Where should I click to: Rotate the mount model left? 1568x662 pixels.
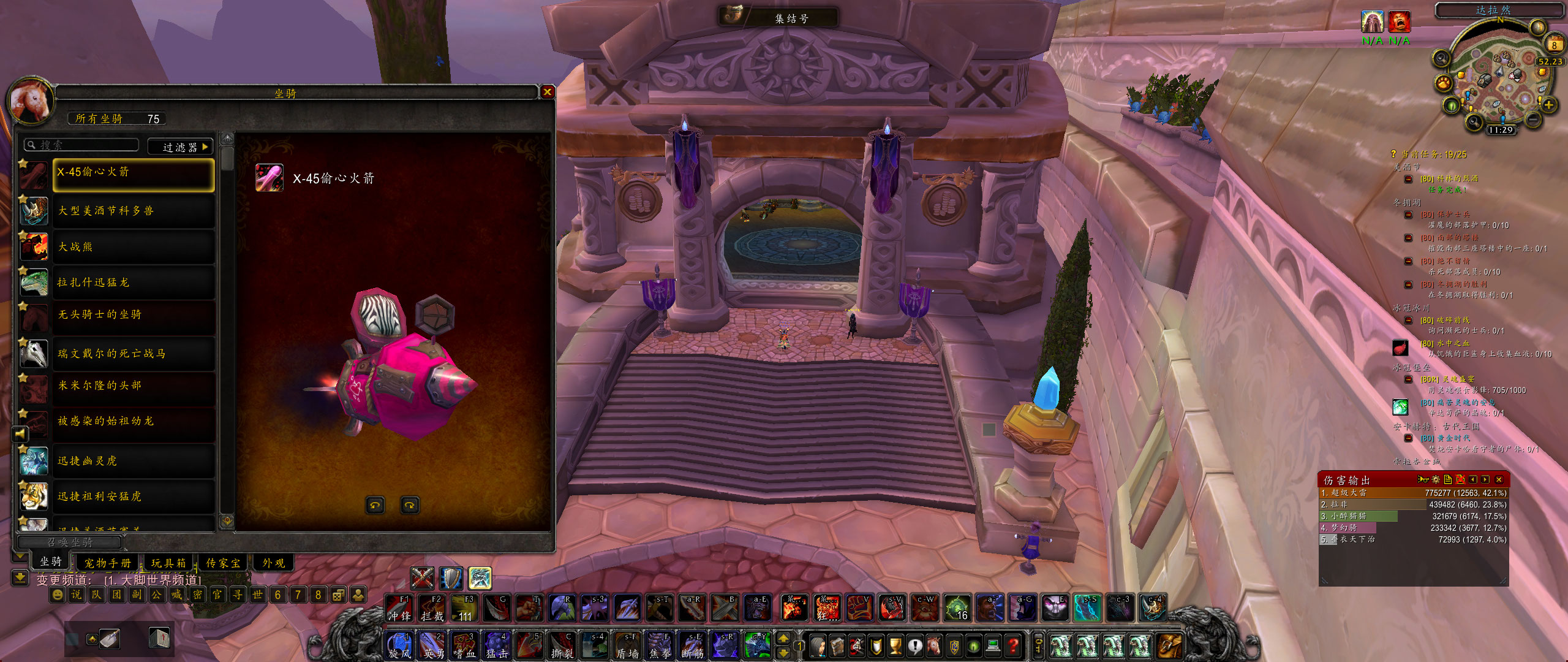(375, 505)
